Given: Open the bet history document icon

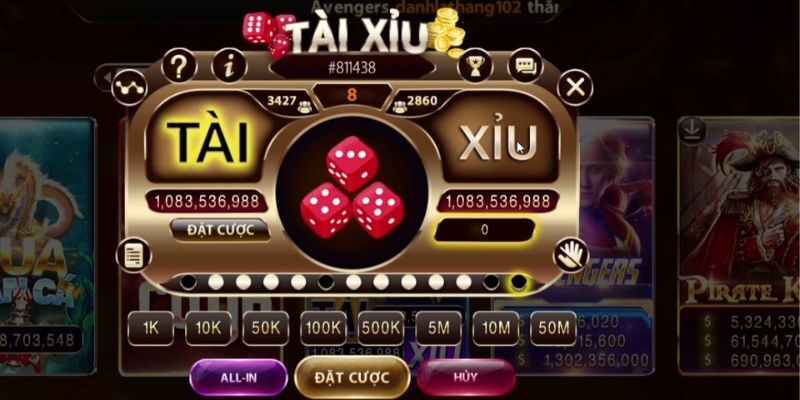Looking at the screenshot, I should tap(130, 254).
